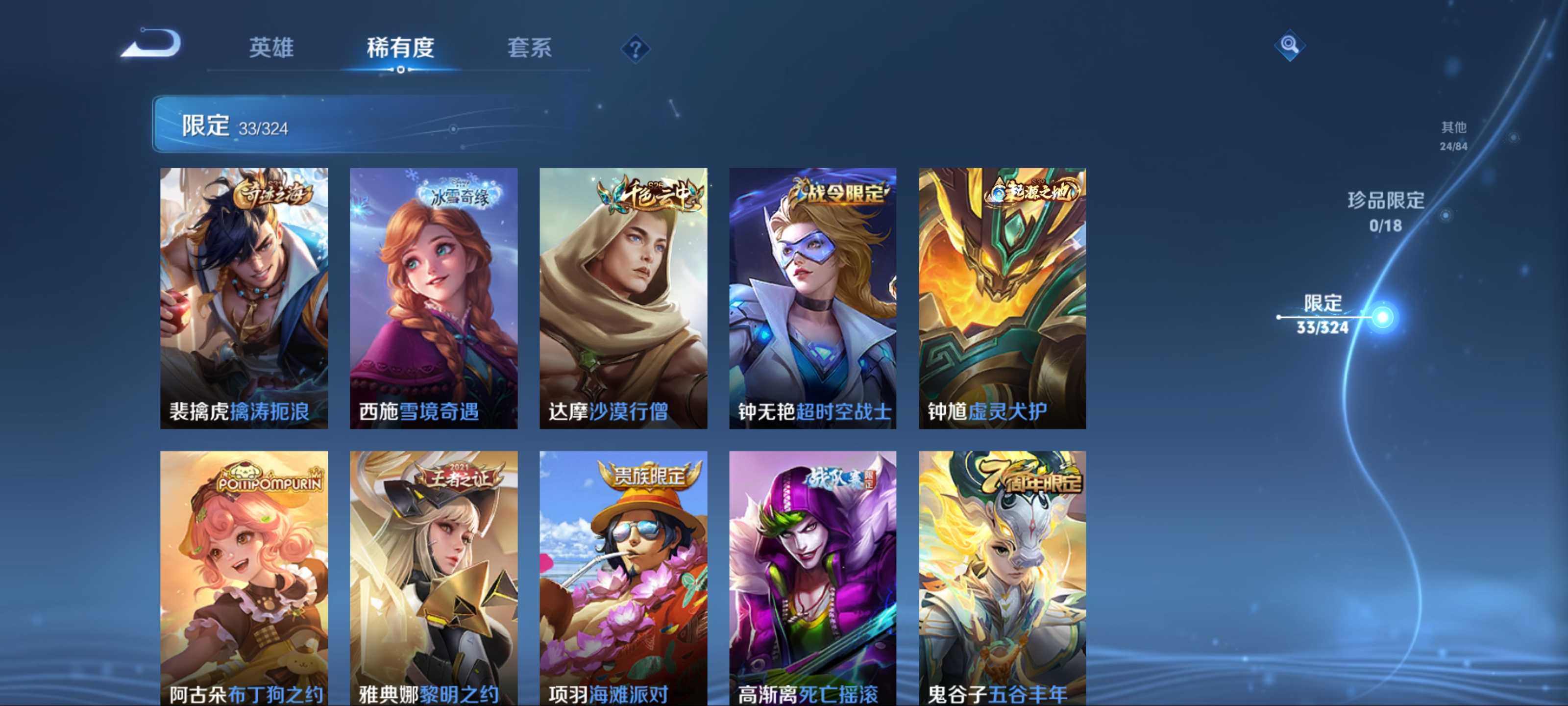Screen dimensions: 1568x706
Task: Pick the 雅典娜 黎明之约 skin card
Action: pyautogui.click(x=433, y=578)
